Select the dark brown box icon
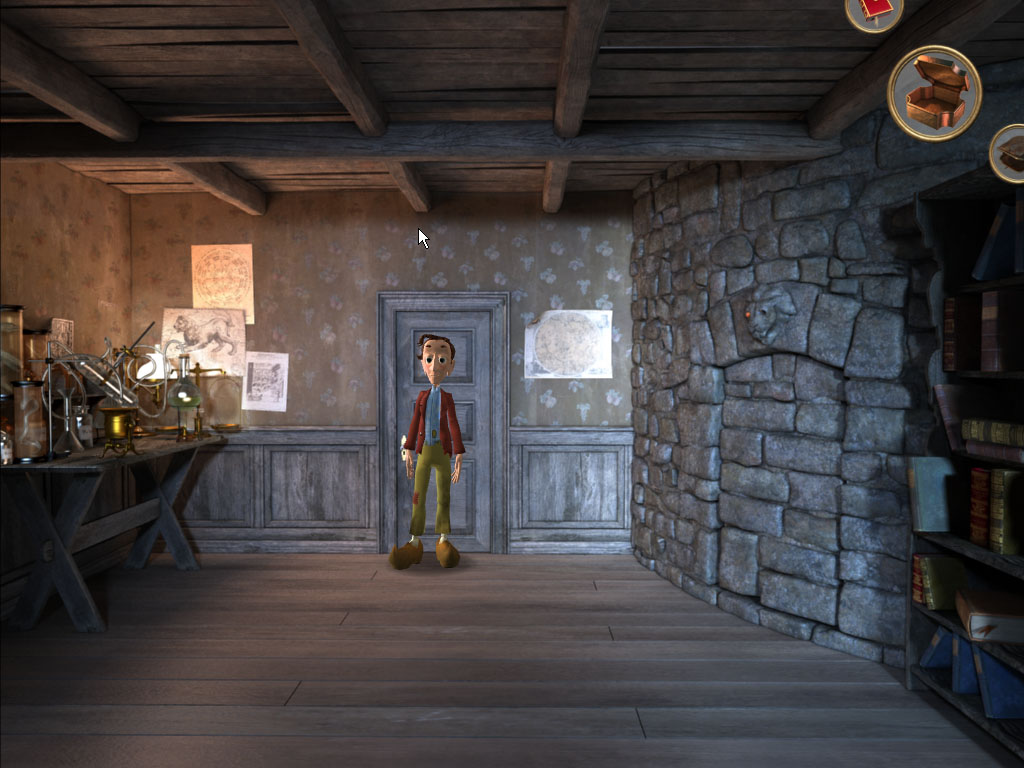This screenshot has height=768, width=1024. (x=1009, y=153)
